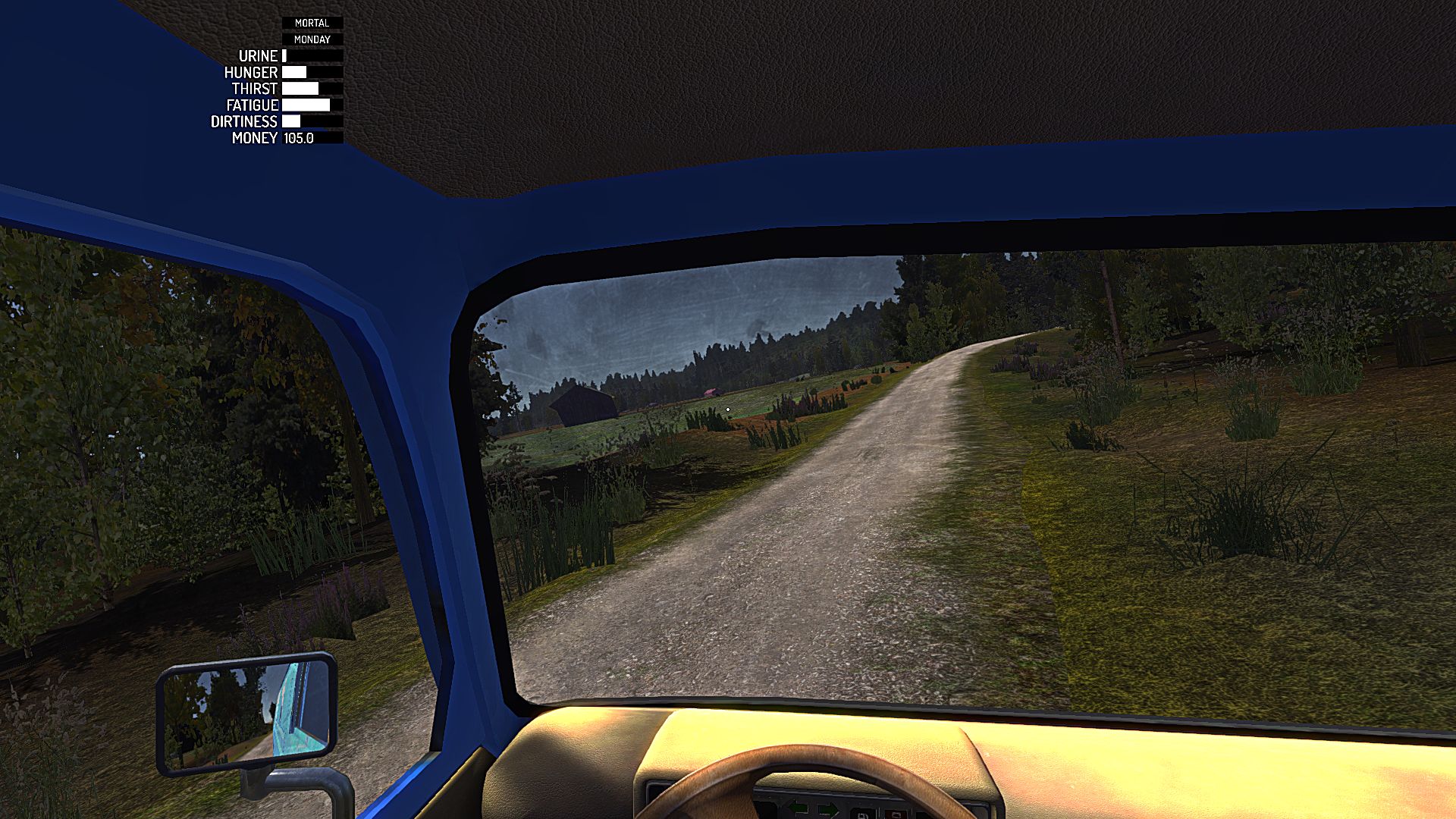Select the URINE stat label
Viewport: 1456px width, 819px height.
click(257, 56)
